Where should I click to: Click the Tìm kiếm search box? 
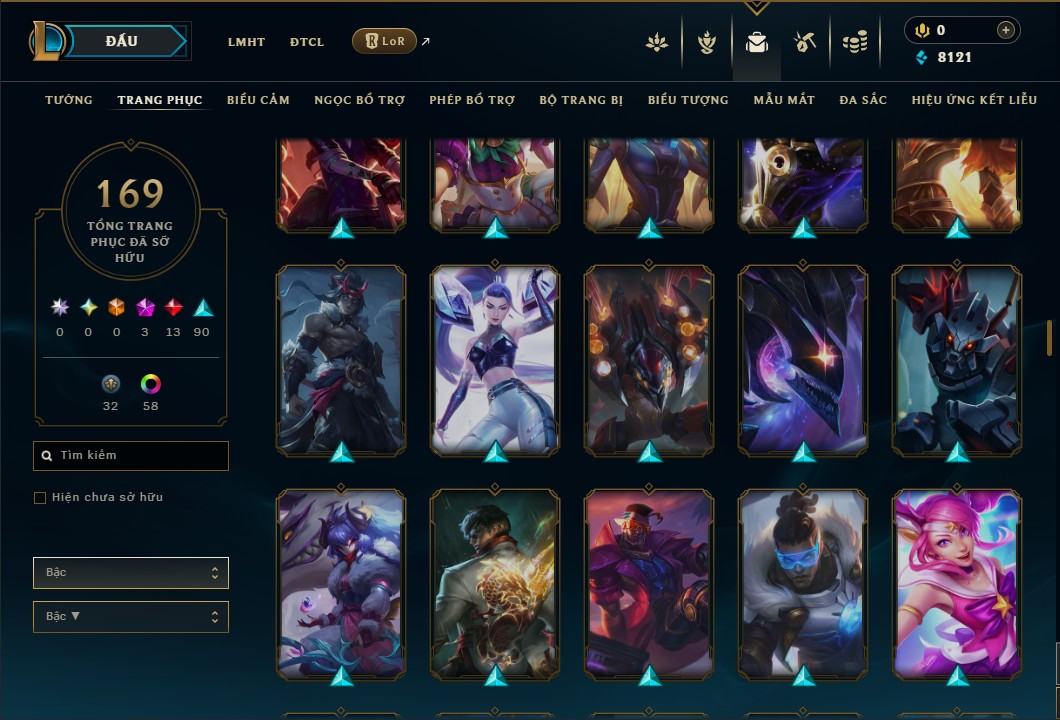tap(131, 456)
